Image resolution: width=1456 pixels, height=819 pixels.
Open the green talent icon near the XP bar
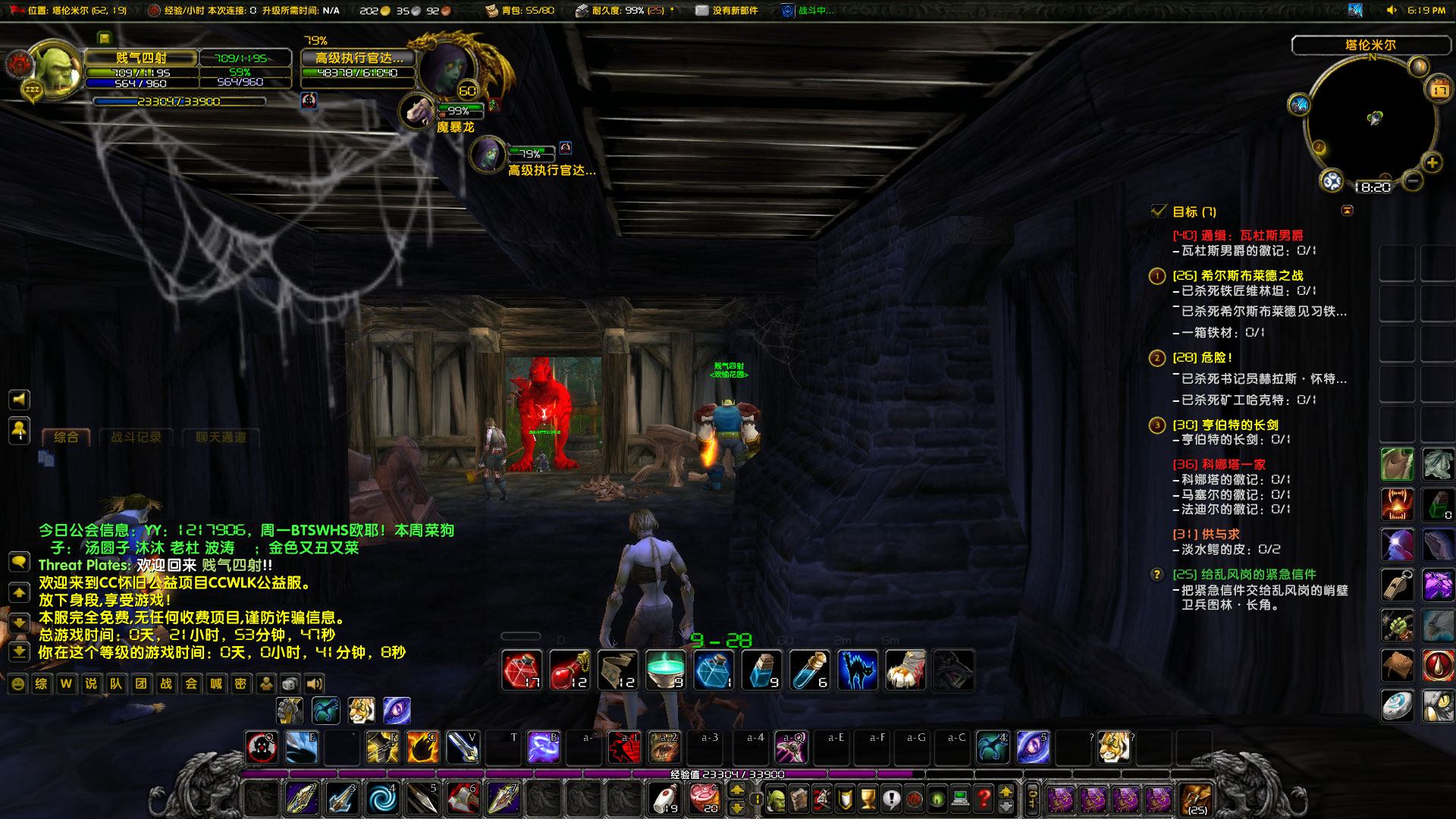coord(937,798)
